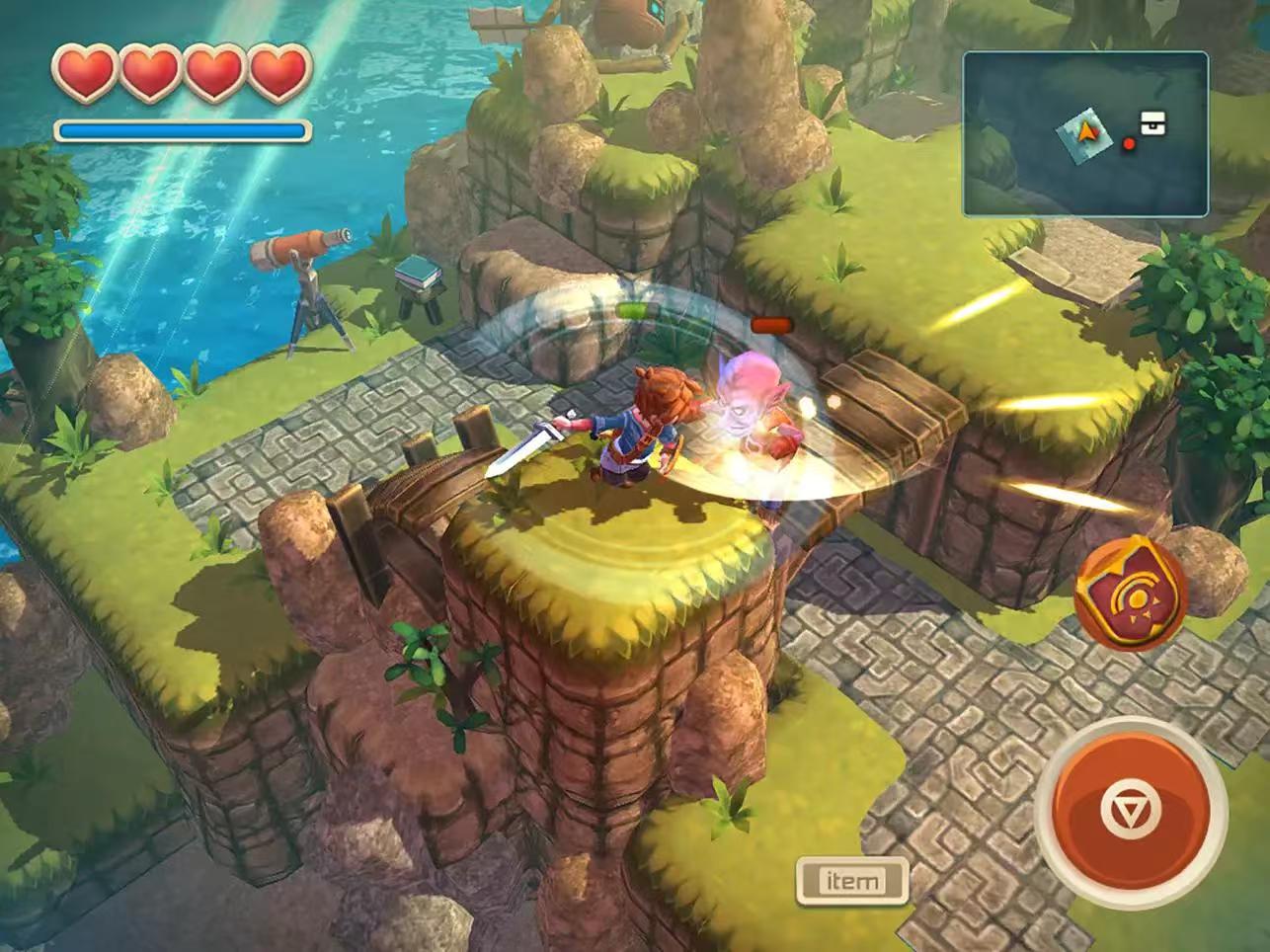Click the blue experience bar

pyautogui.click(x=180, y=128)
